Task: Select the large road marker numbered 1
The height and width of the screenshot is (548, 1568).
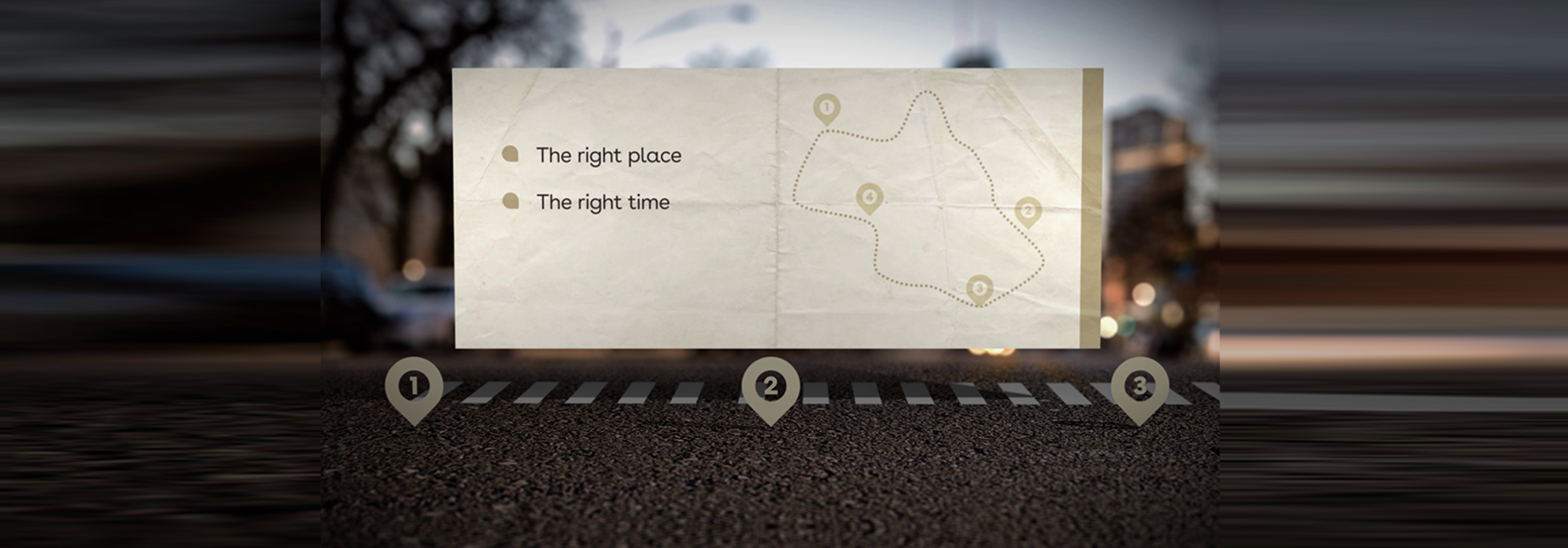Action: (x=414, y=386)
